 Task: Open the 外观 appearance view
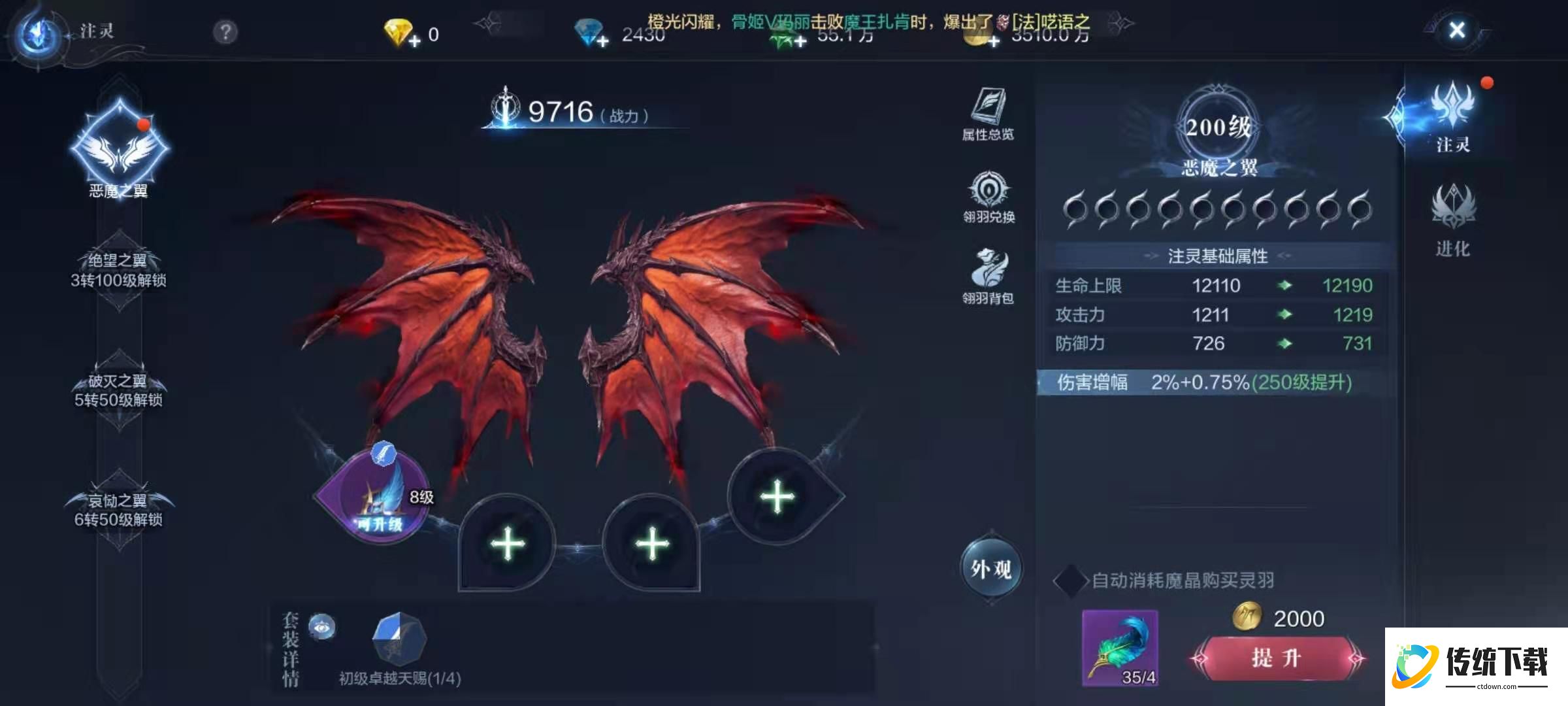991,569
